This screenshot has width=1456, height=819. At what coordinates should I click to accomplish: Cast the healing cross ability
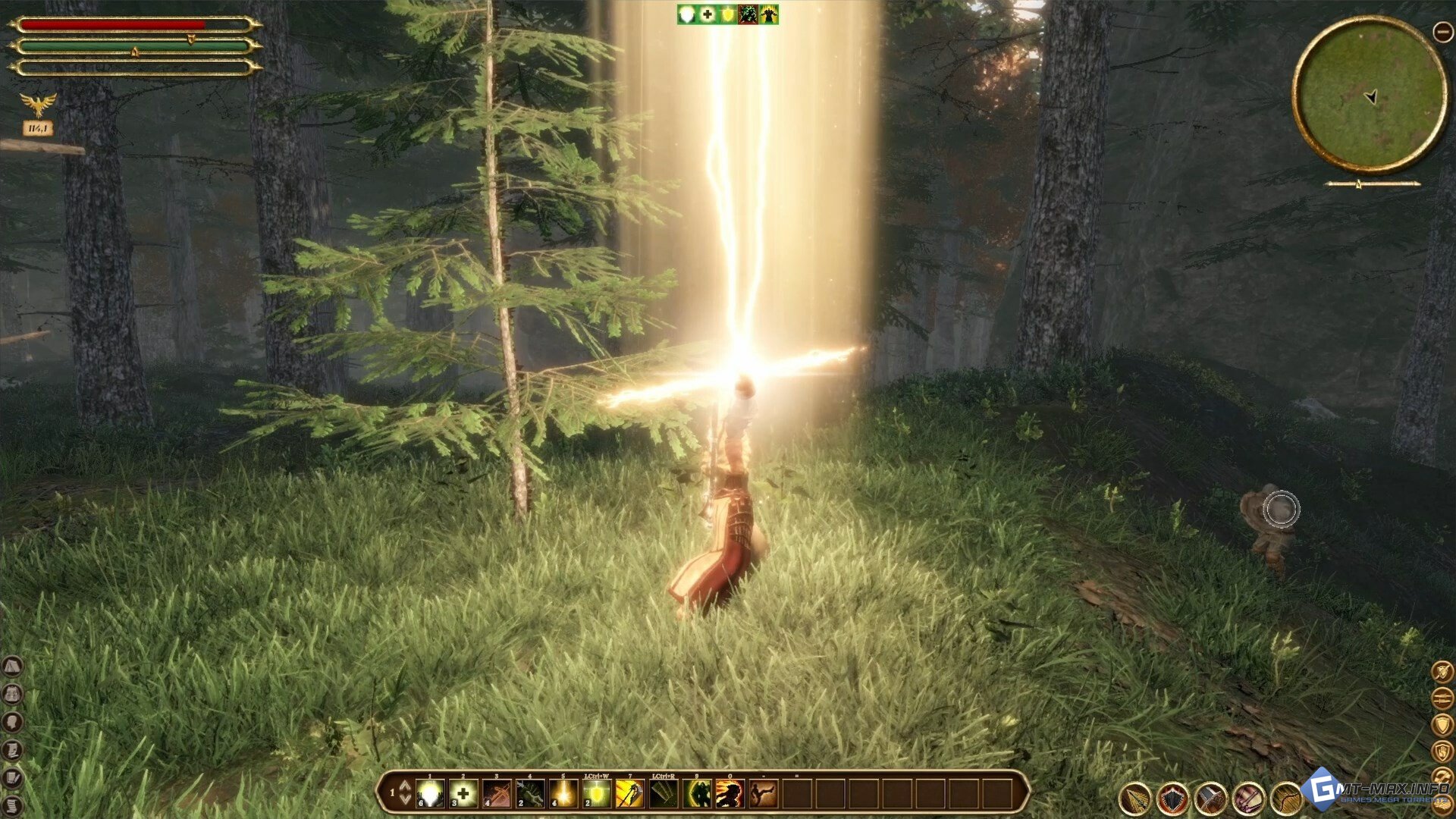(463, 794)
